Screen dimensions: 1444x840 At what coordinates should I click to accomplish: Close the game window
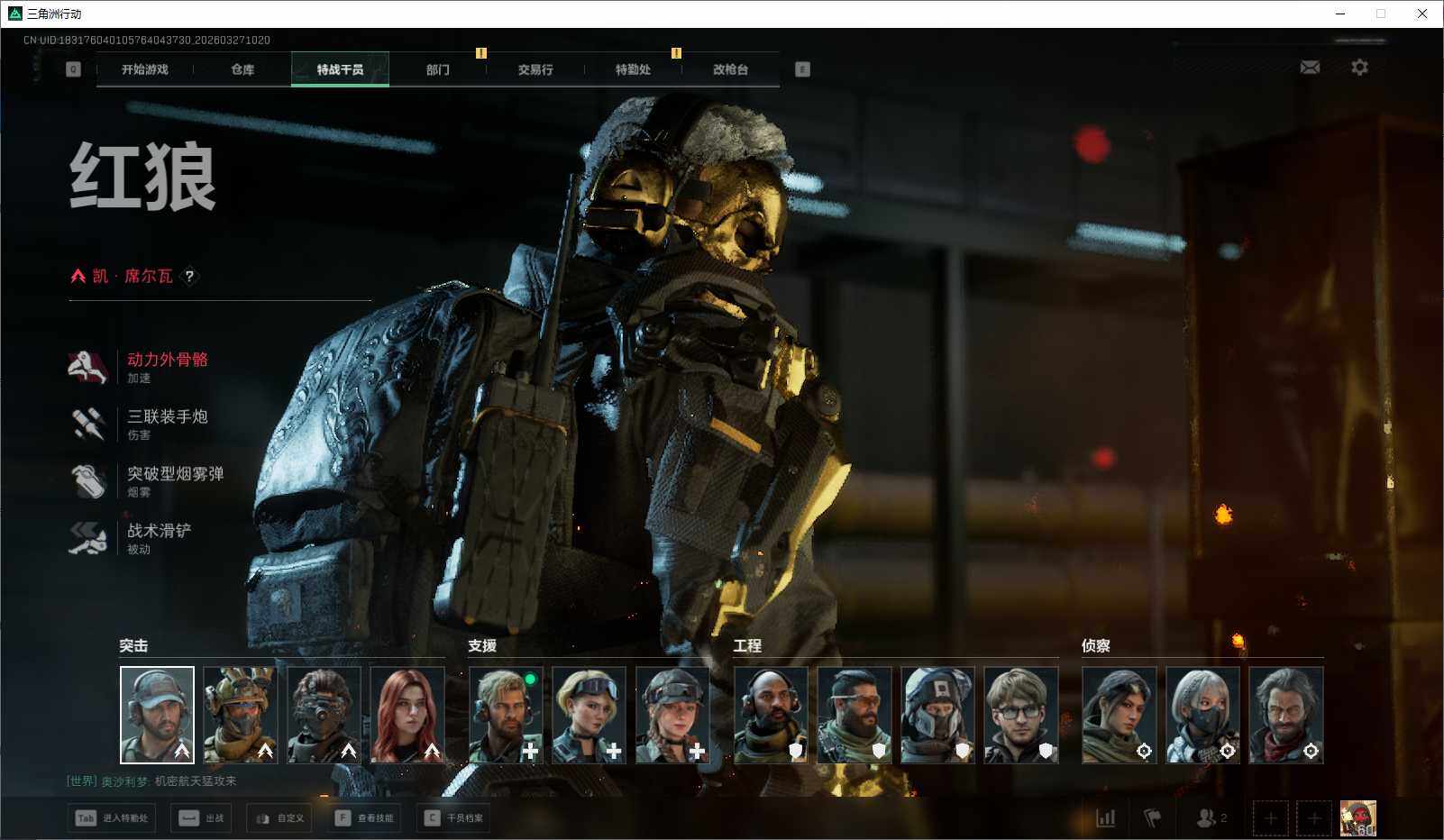[x=1422, y=14]
